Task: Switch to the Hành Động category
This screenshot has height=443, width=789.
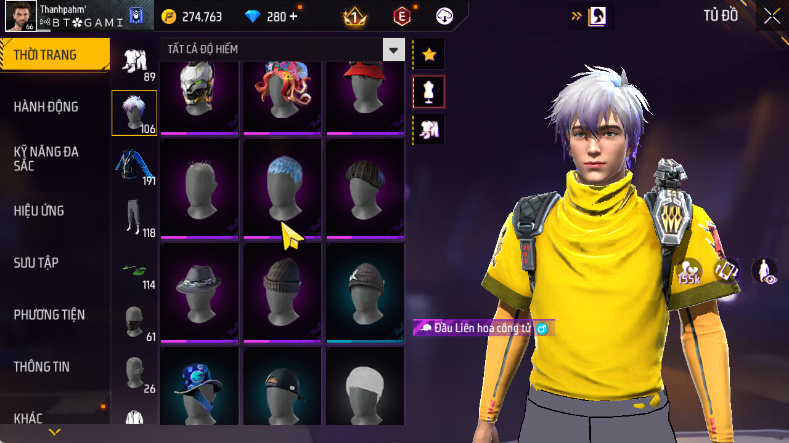Action: pos(46,107)
